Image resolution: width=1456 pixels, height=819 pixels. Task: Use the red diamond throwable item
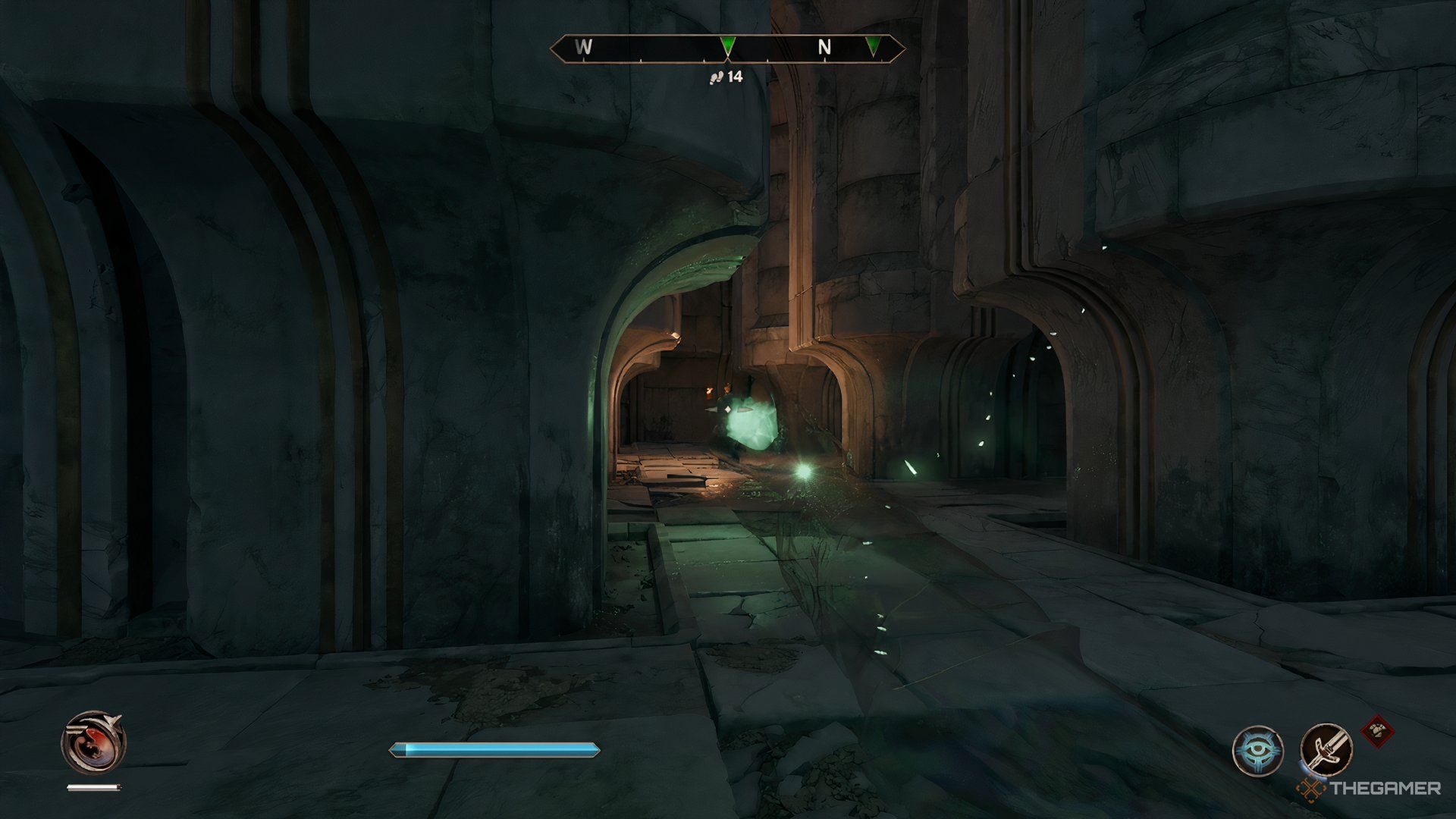pos(1378,732)
